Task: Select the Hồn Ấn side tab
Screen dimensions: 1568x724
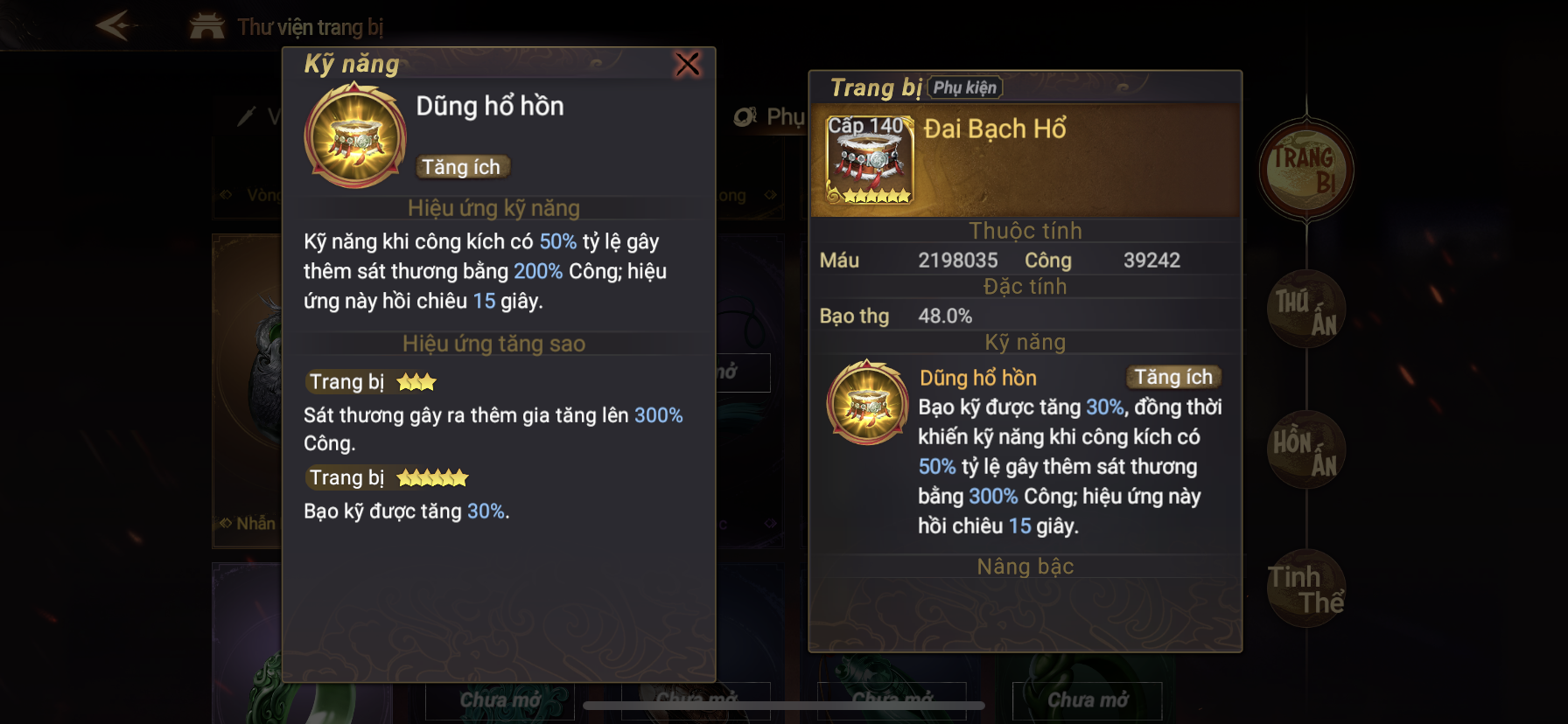Action: click(x=1305, y=450)
